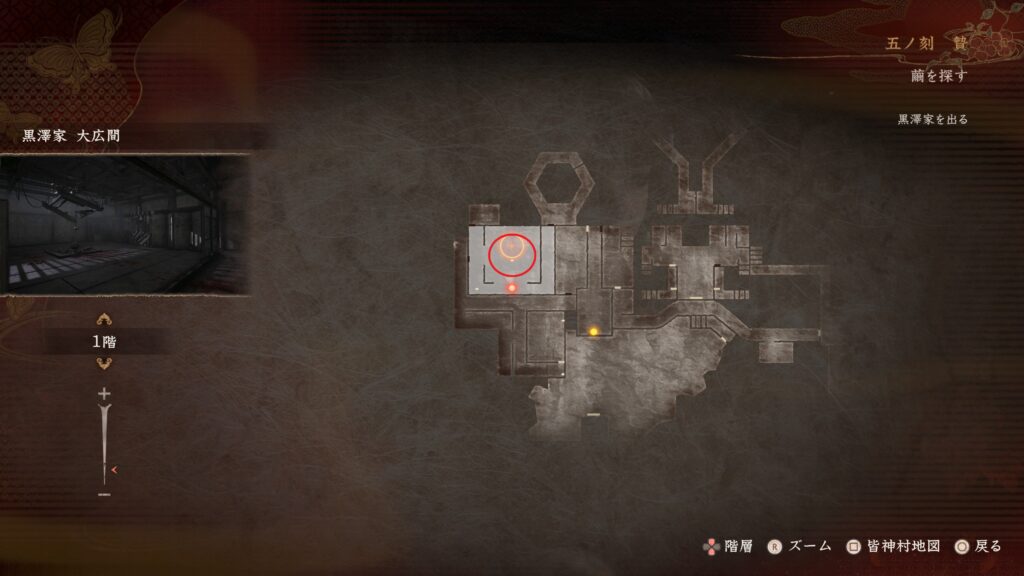This screenshot has height=576, width=1024.
Task: Zoom in with the plus sign
Action: pos(104,394)
